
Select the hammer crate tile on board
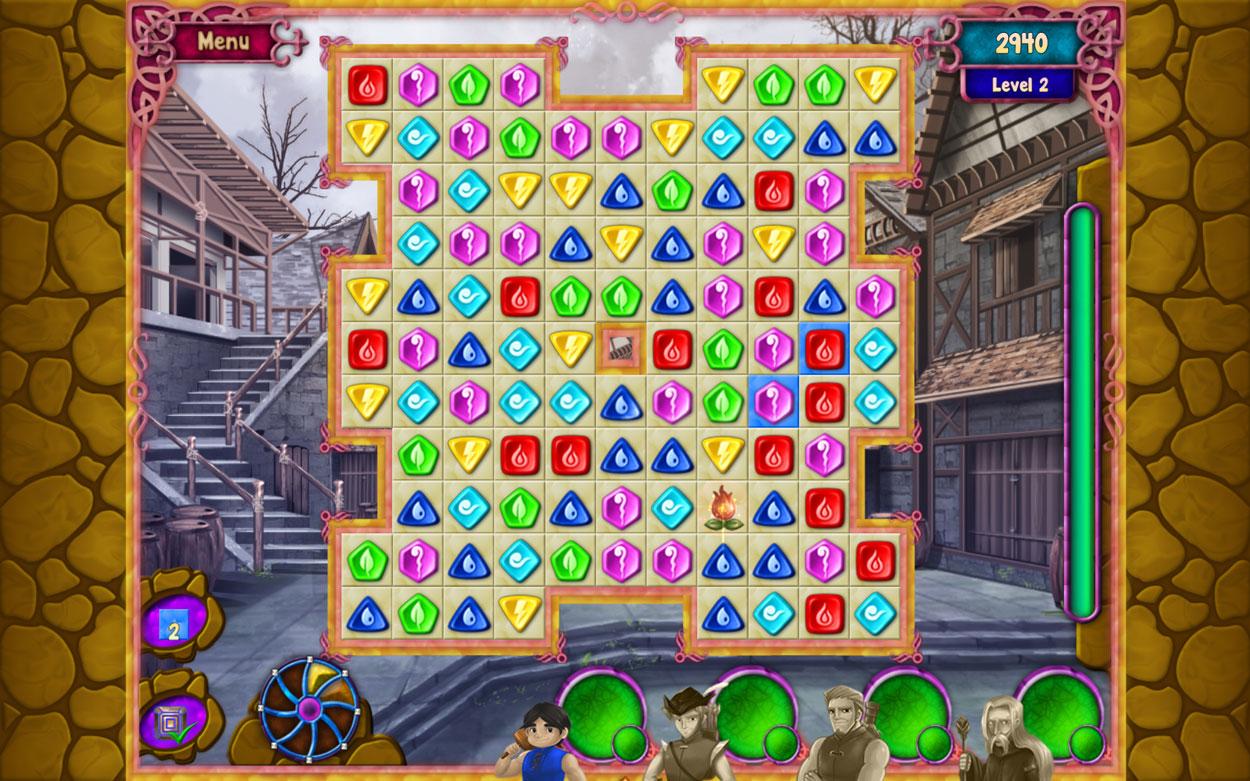[620, 348]
